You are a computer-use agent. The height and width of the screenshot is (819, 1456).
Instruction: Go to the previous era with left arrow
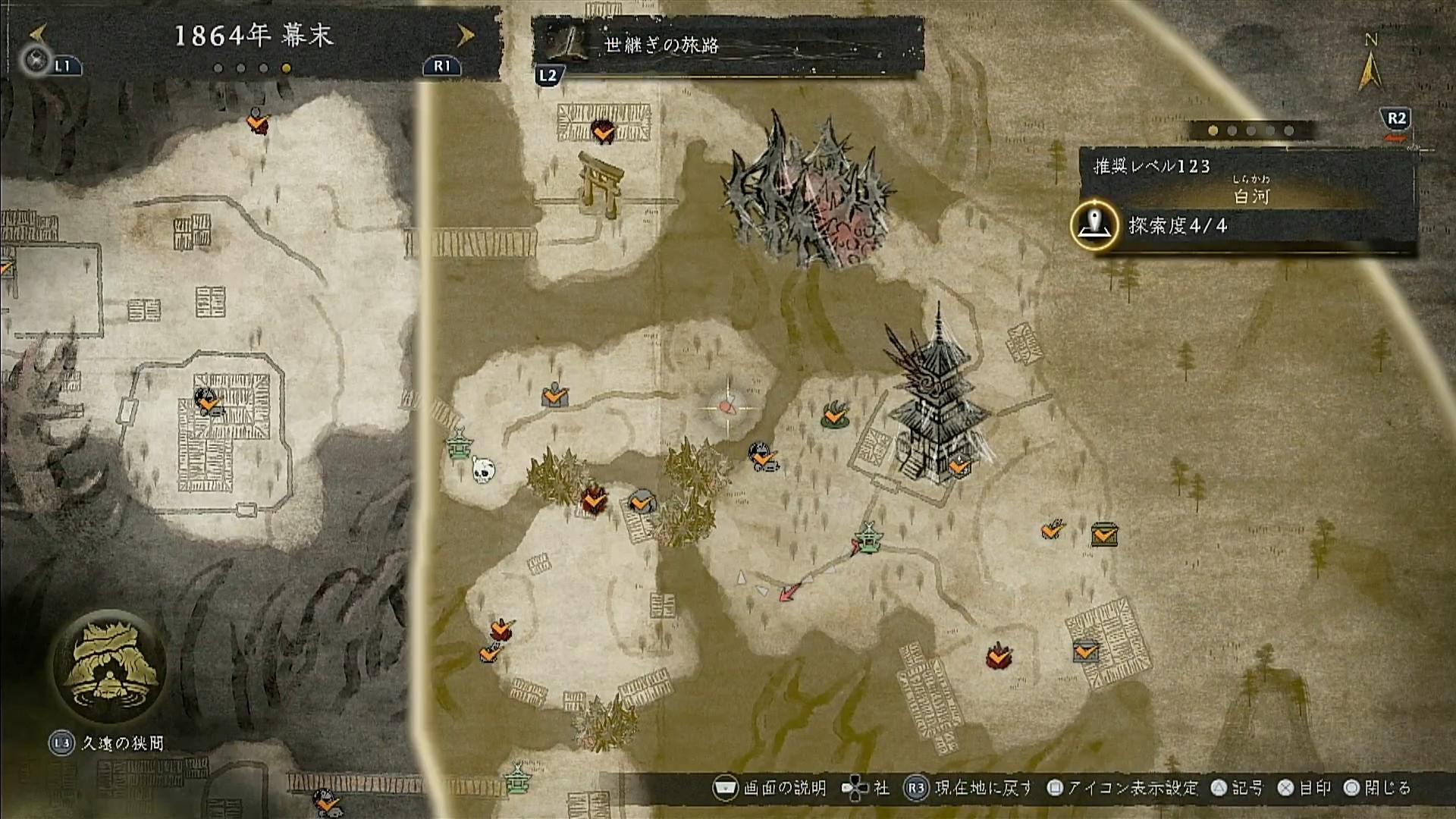(x=39, y=33)
